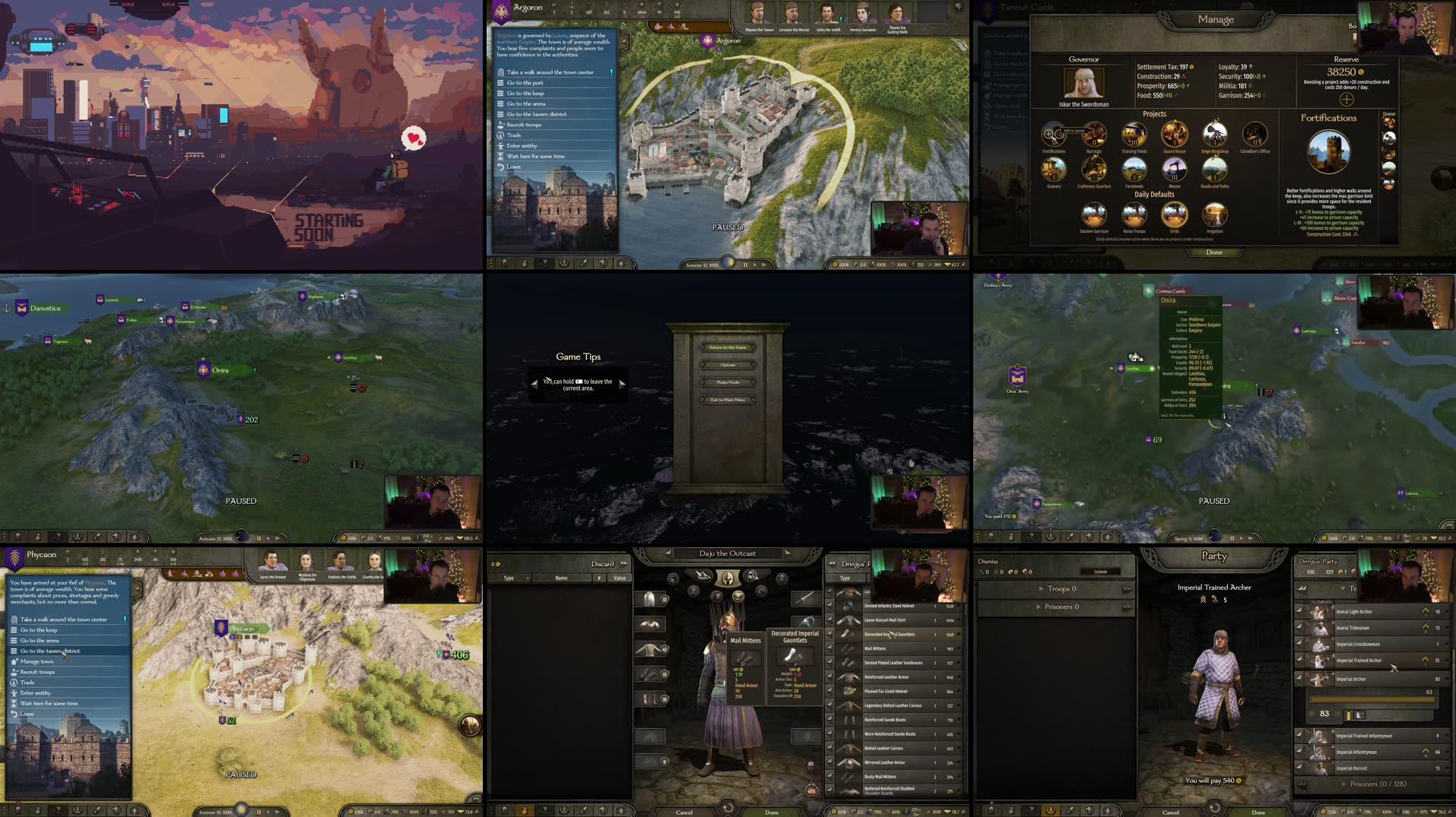The image size is (1456, 817).
Task: Expand the Prisoners (0 / 128) section
Action: coord(1378,784)
